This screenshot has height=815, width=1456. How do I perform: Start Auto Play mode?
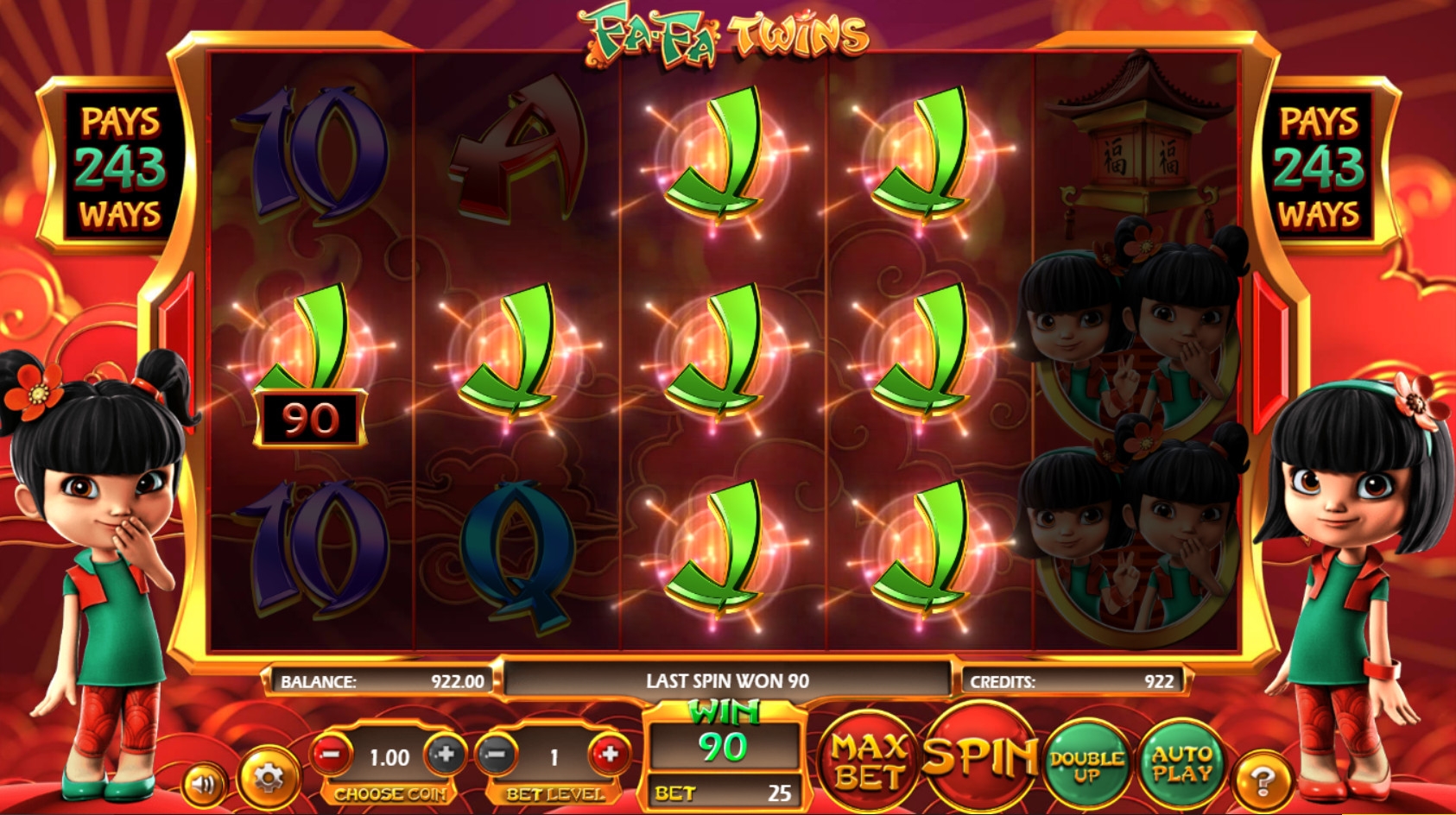[1181, 763]
